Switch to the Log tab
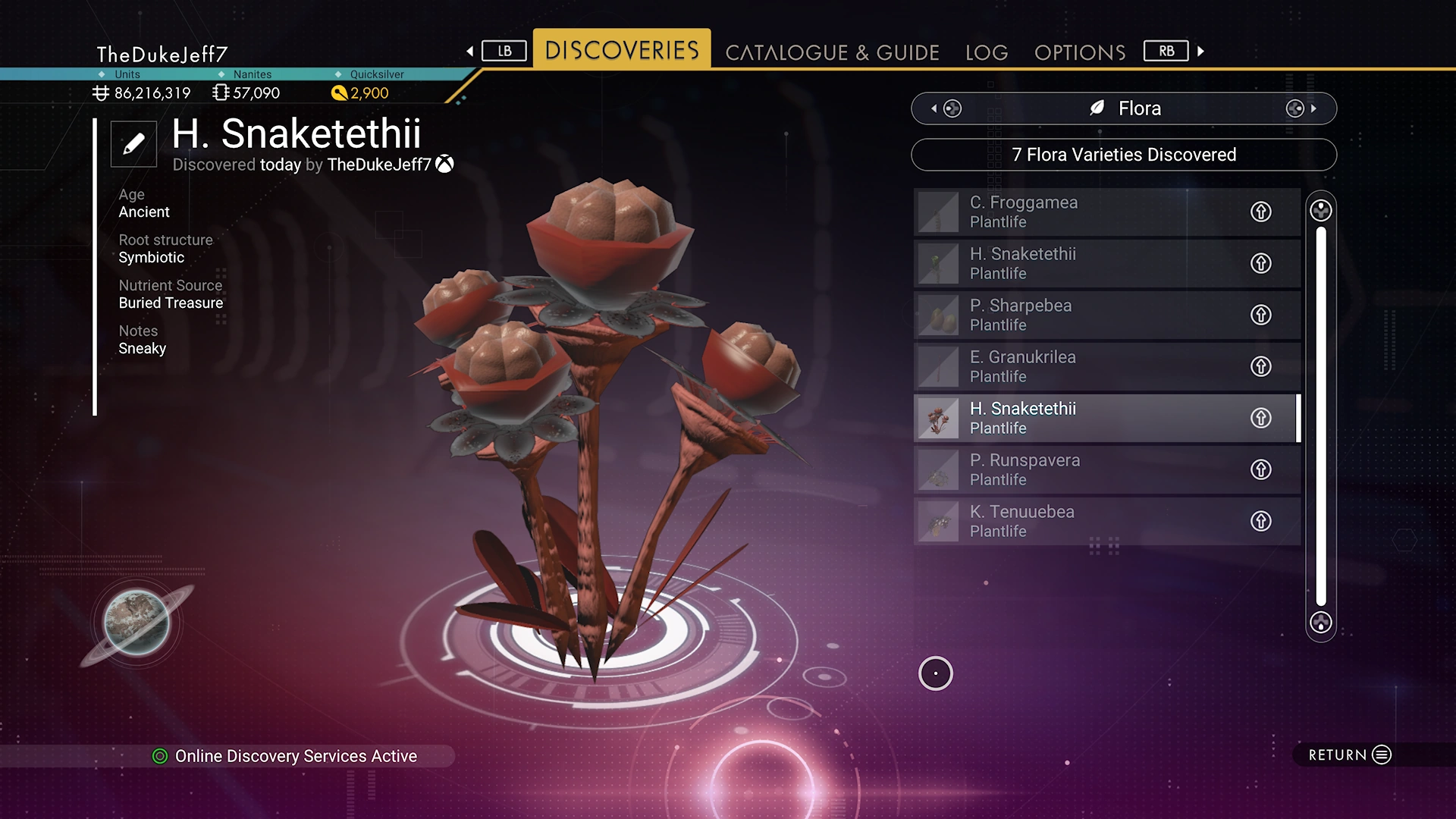 coord(986,52)
